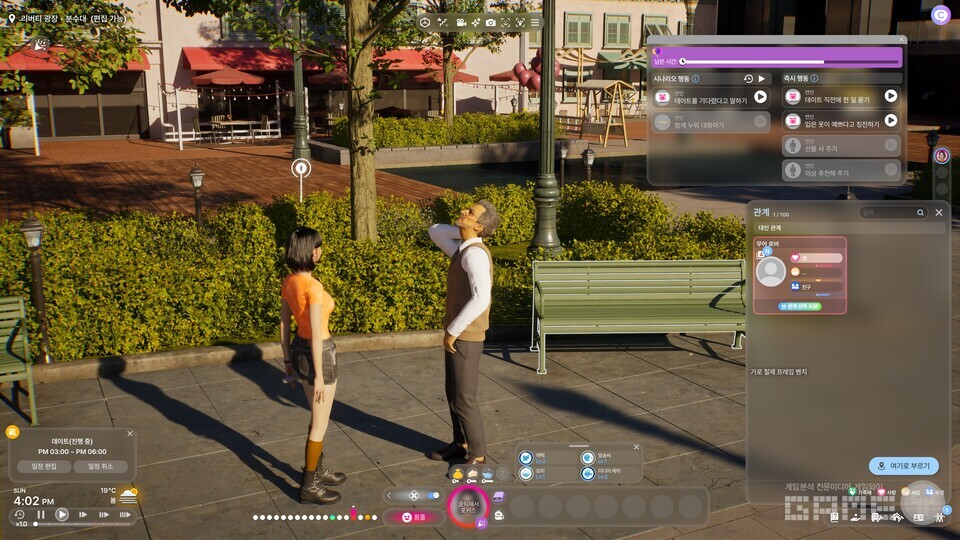Click the 황홀 mood status button
This screenshot has height=540, width=960.
[413, 517]
